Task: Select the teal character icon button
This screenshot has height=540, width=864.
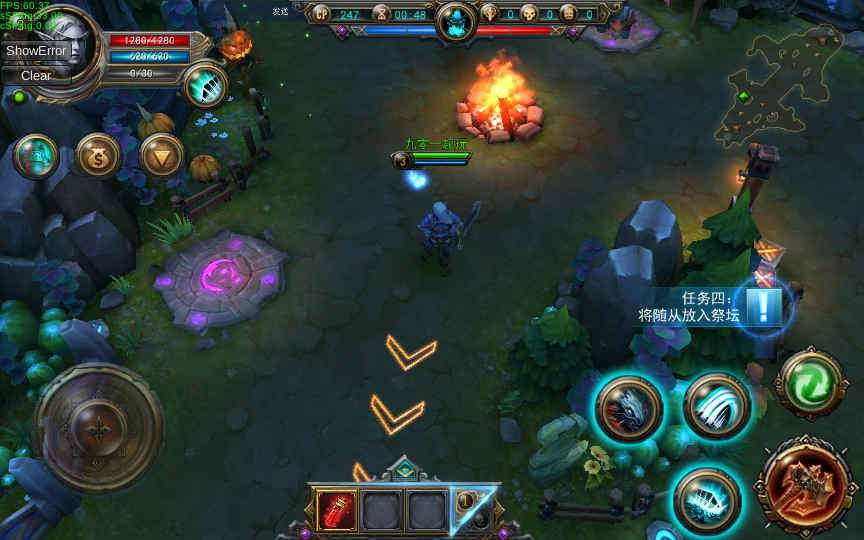Action: click(x=35, y=156)
